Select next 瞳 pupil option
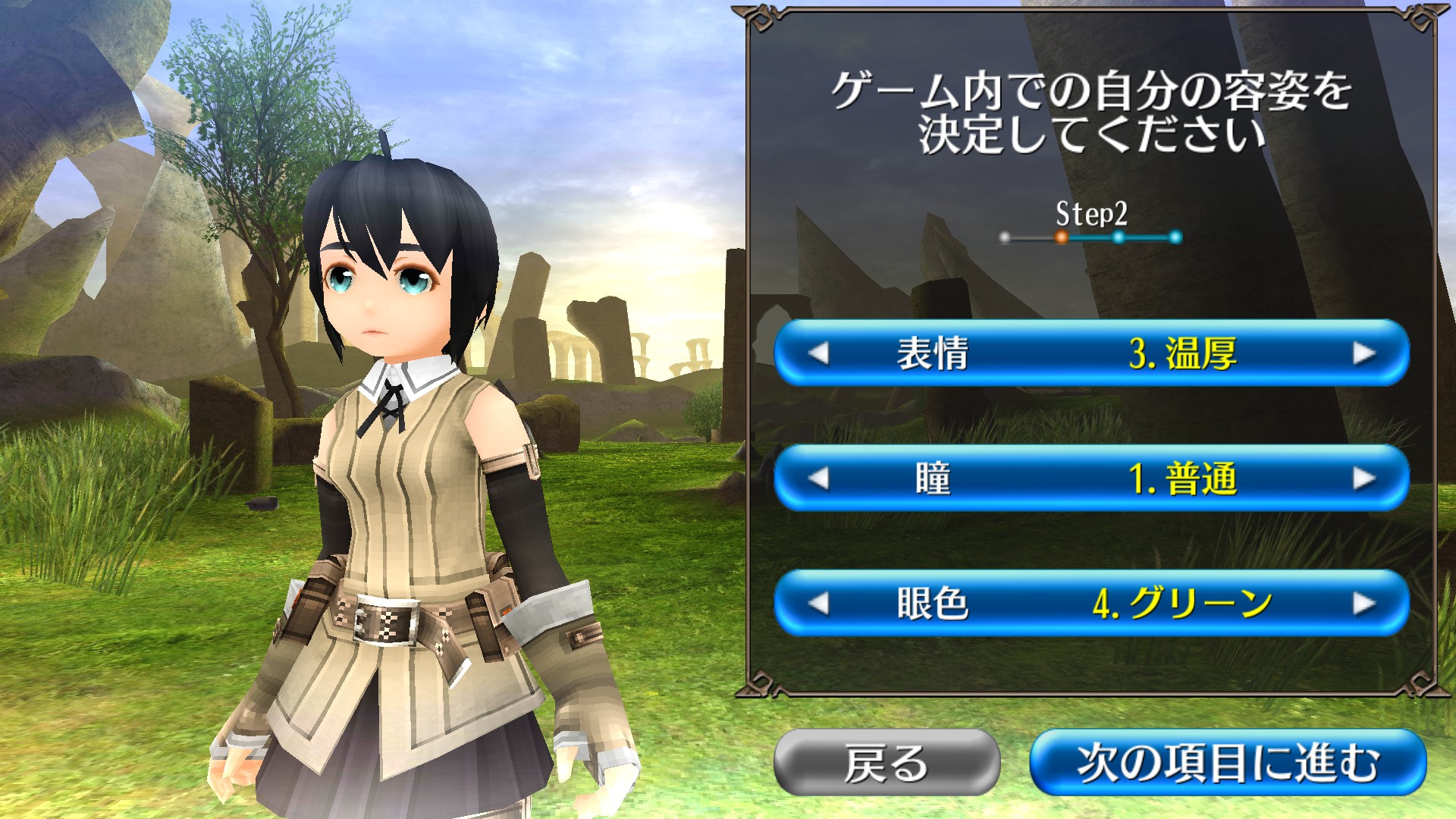 (x=1364, y=479)
